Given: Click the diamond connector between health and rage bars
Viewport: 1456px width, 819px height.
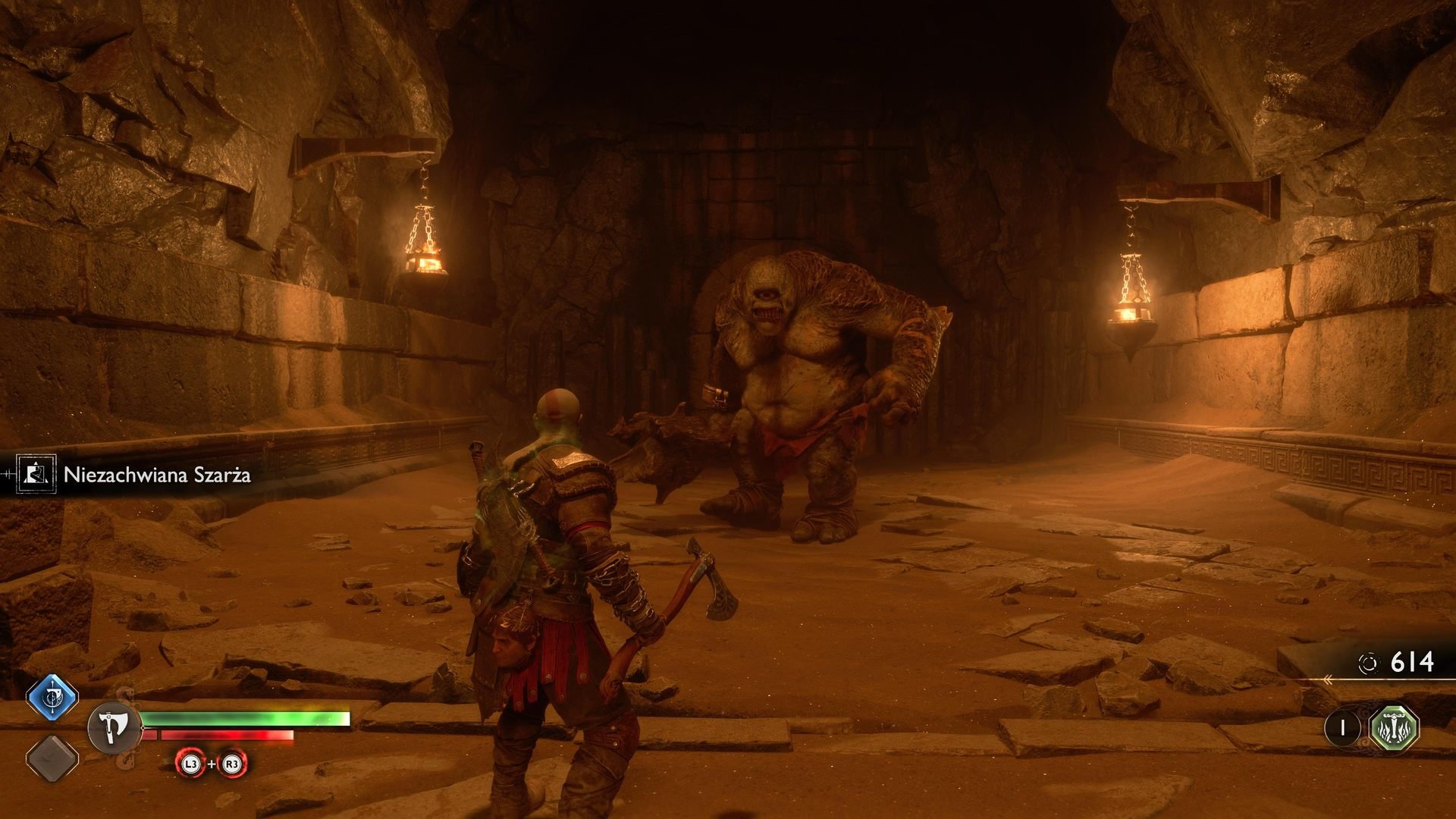Looking at the screenshot, I should [143, 727].
